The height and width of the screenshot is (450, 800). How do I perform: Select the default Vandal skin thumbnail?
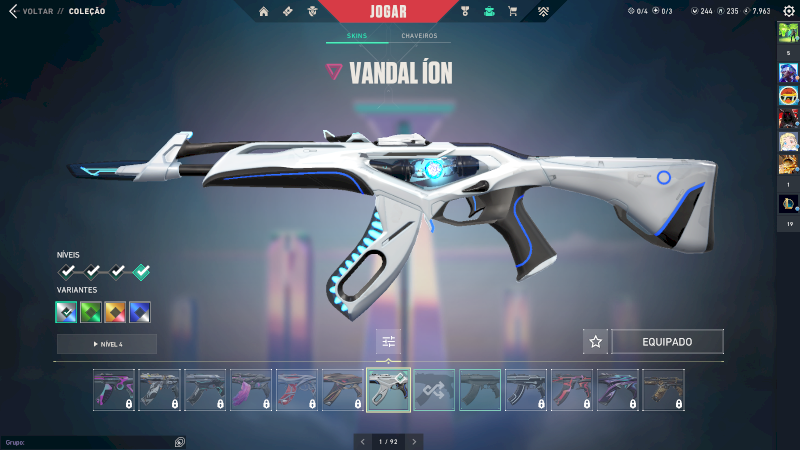click(481, 390)
